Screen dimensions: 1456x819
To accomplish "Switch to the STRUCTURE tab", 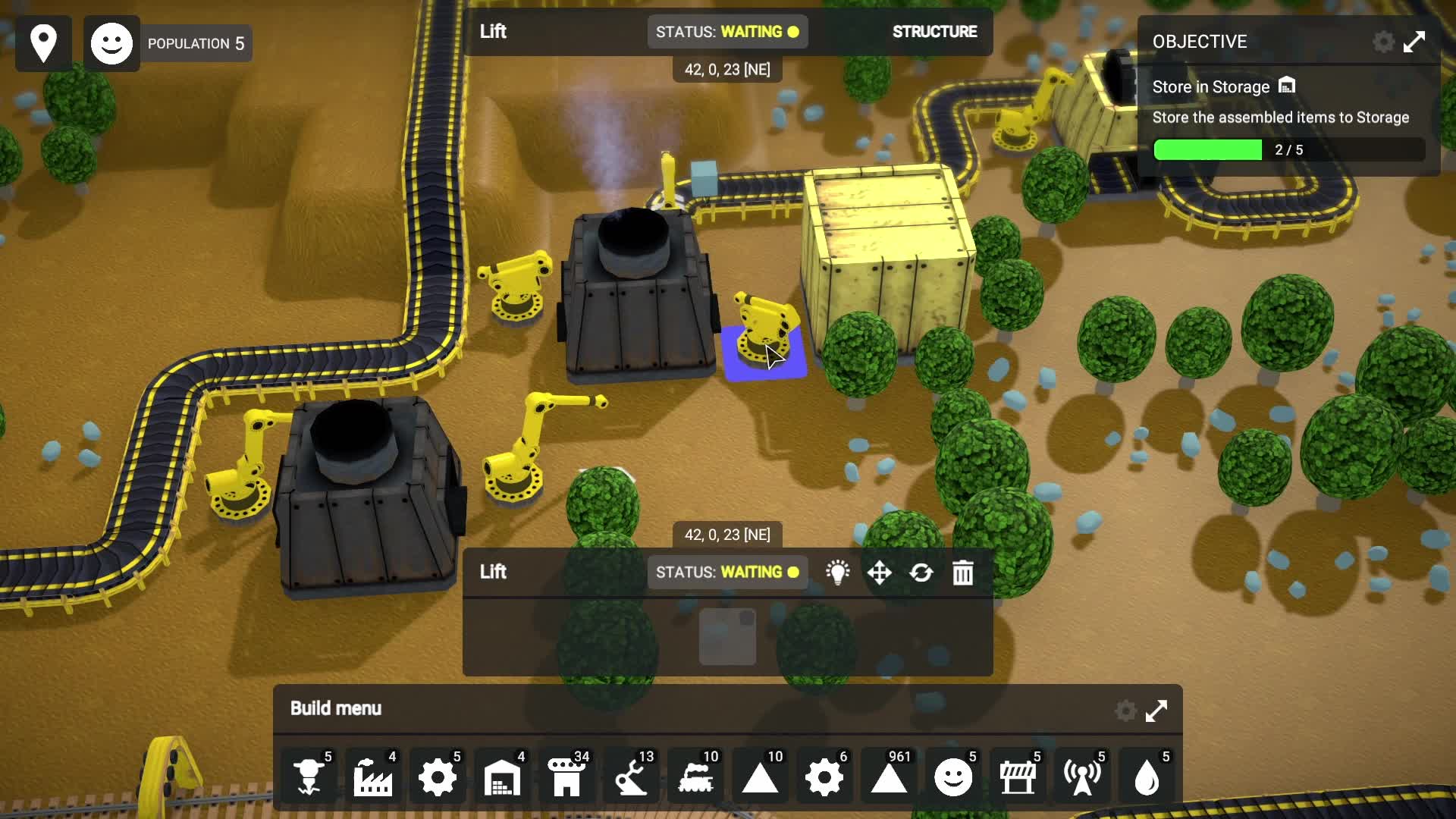I will point(934,32).
